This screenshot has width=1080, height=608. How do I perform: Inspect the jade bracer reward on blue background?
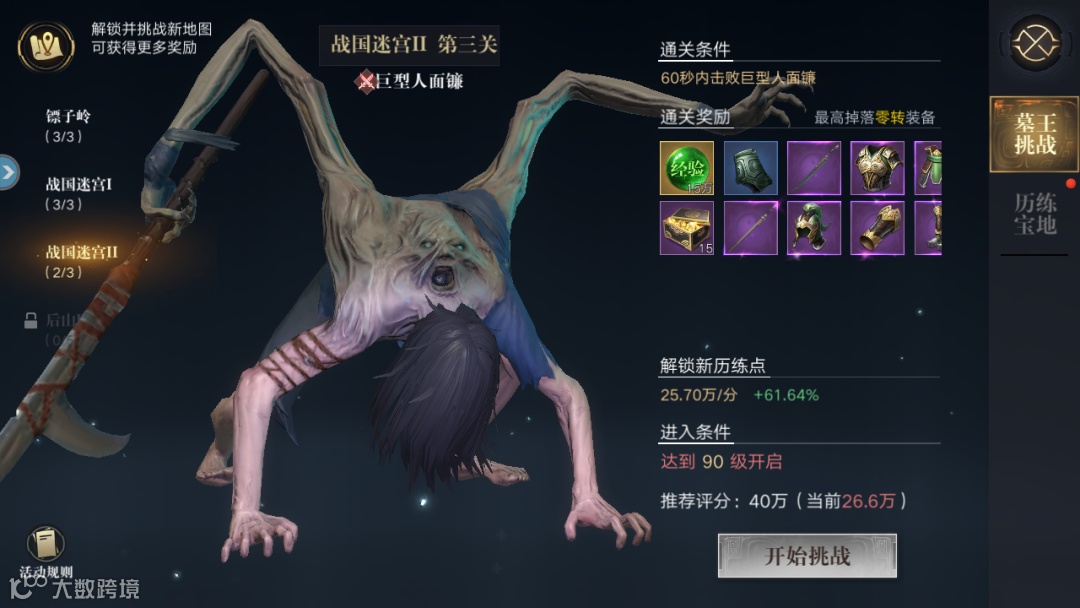pos(749,167)
